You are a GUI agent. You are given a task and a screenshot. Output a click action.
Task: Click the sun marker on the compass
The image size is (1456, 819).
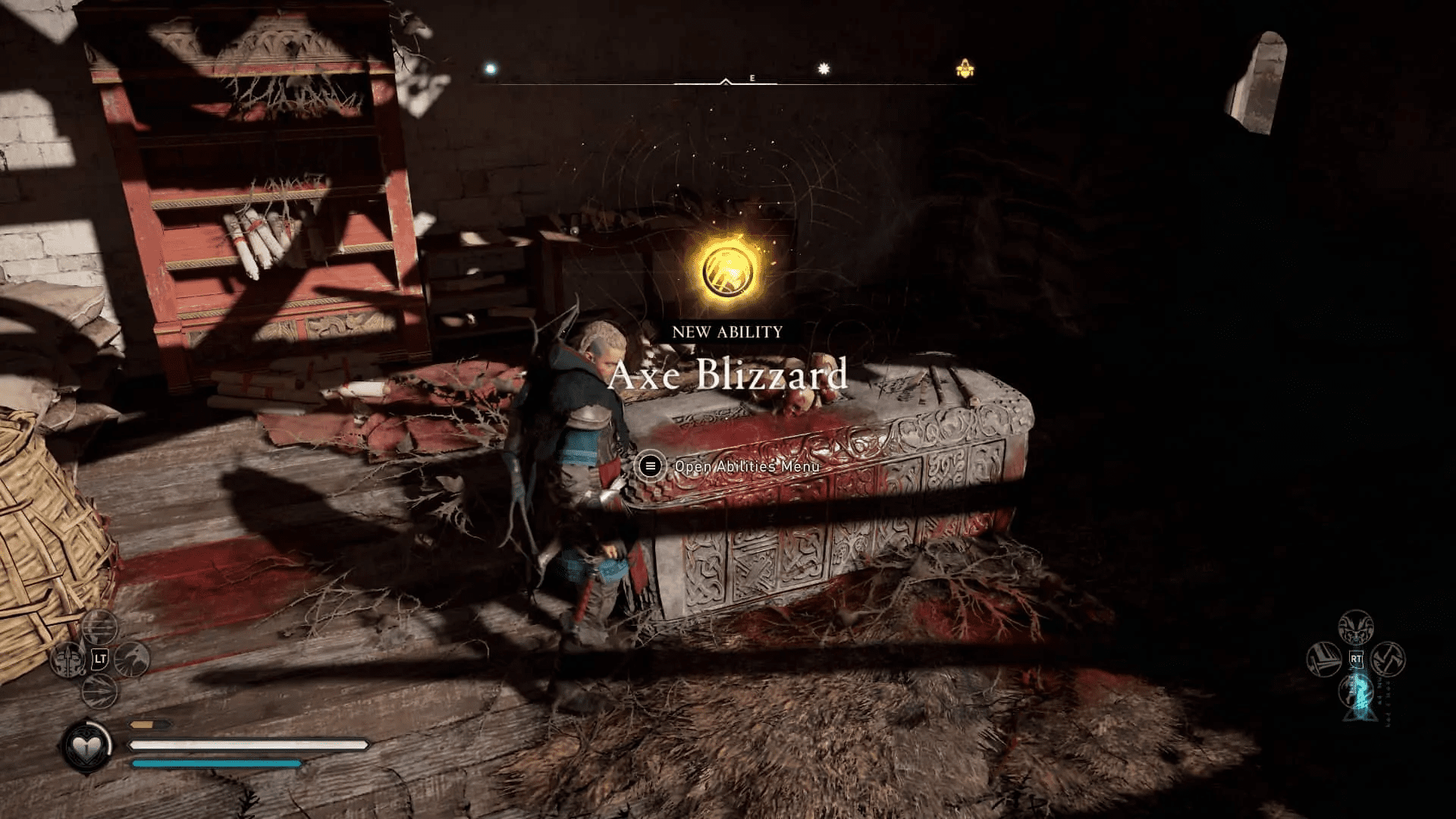(x=822, y=67)
